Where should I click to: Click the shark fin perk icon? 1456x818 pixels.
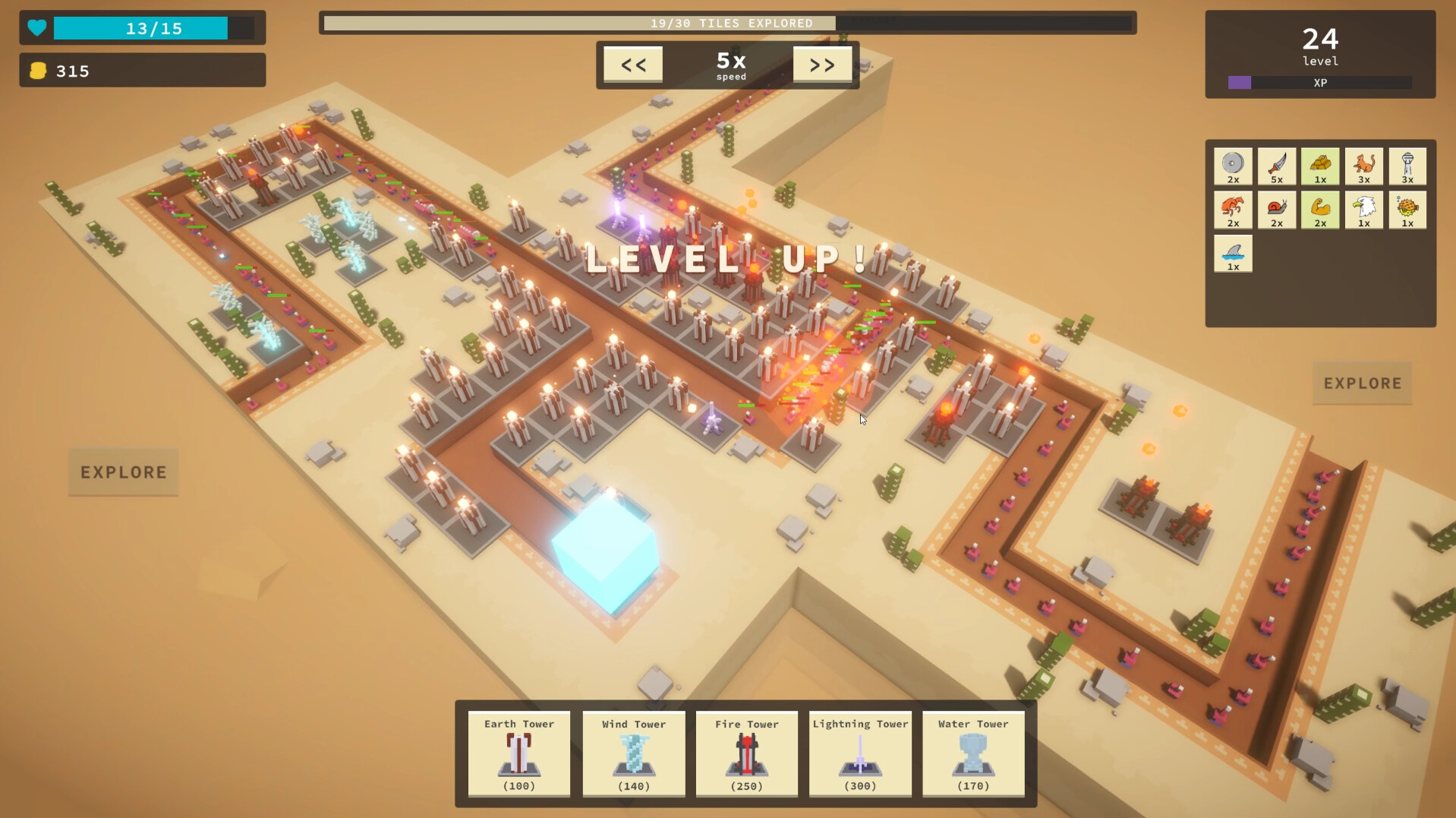1233,253
